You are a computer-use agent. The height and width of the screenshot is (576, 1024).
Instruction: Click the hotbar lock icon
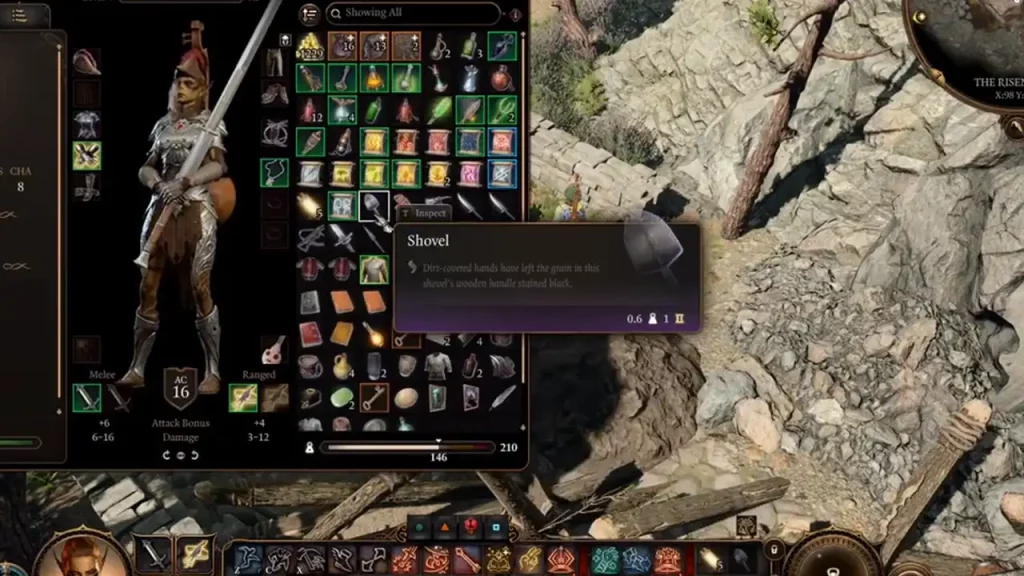tap(773, 548)
